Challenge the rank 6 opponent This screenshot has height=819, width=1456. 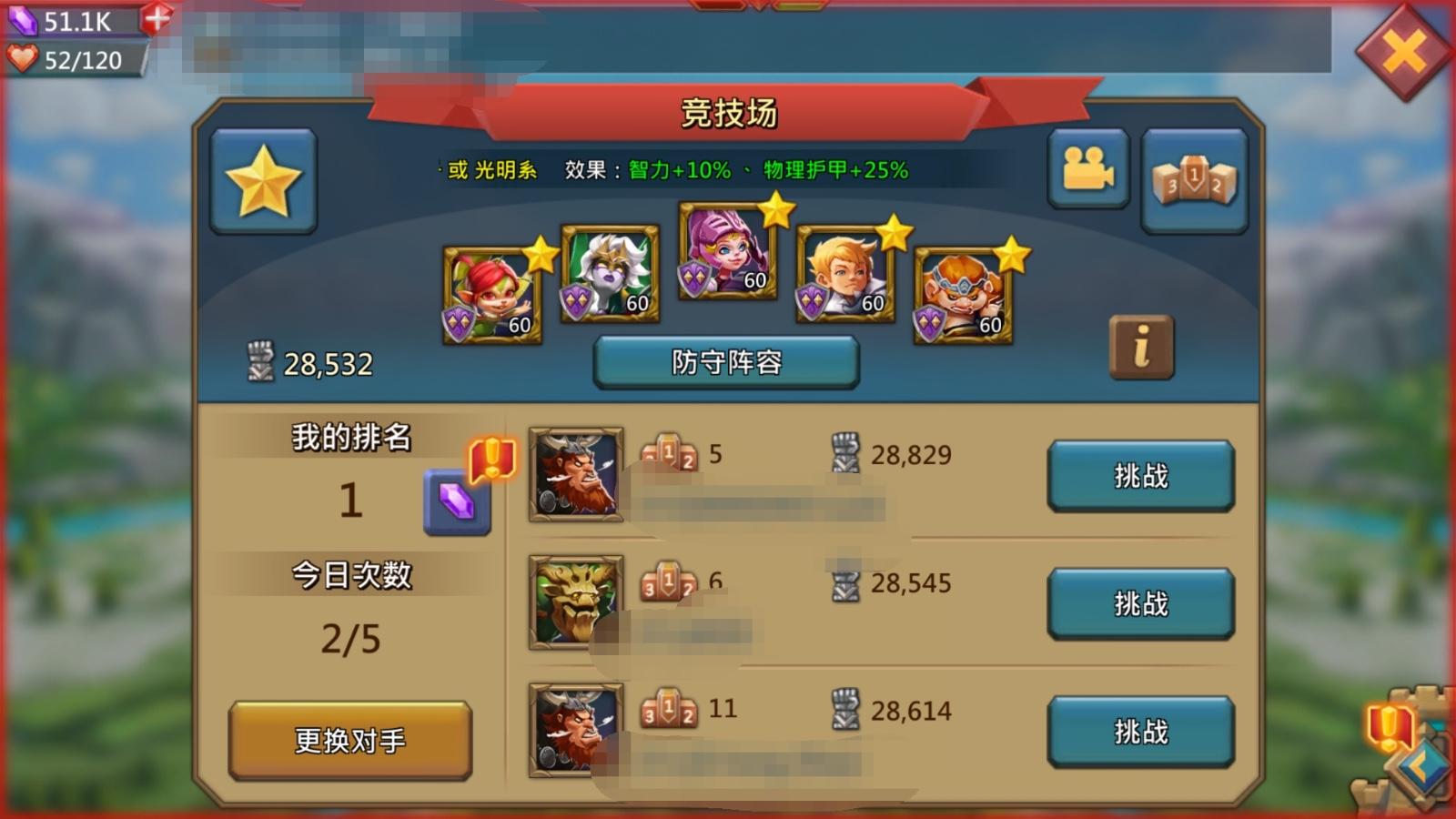1141,602
